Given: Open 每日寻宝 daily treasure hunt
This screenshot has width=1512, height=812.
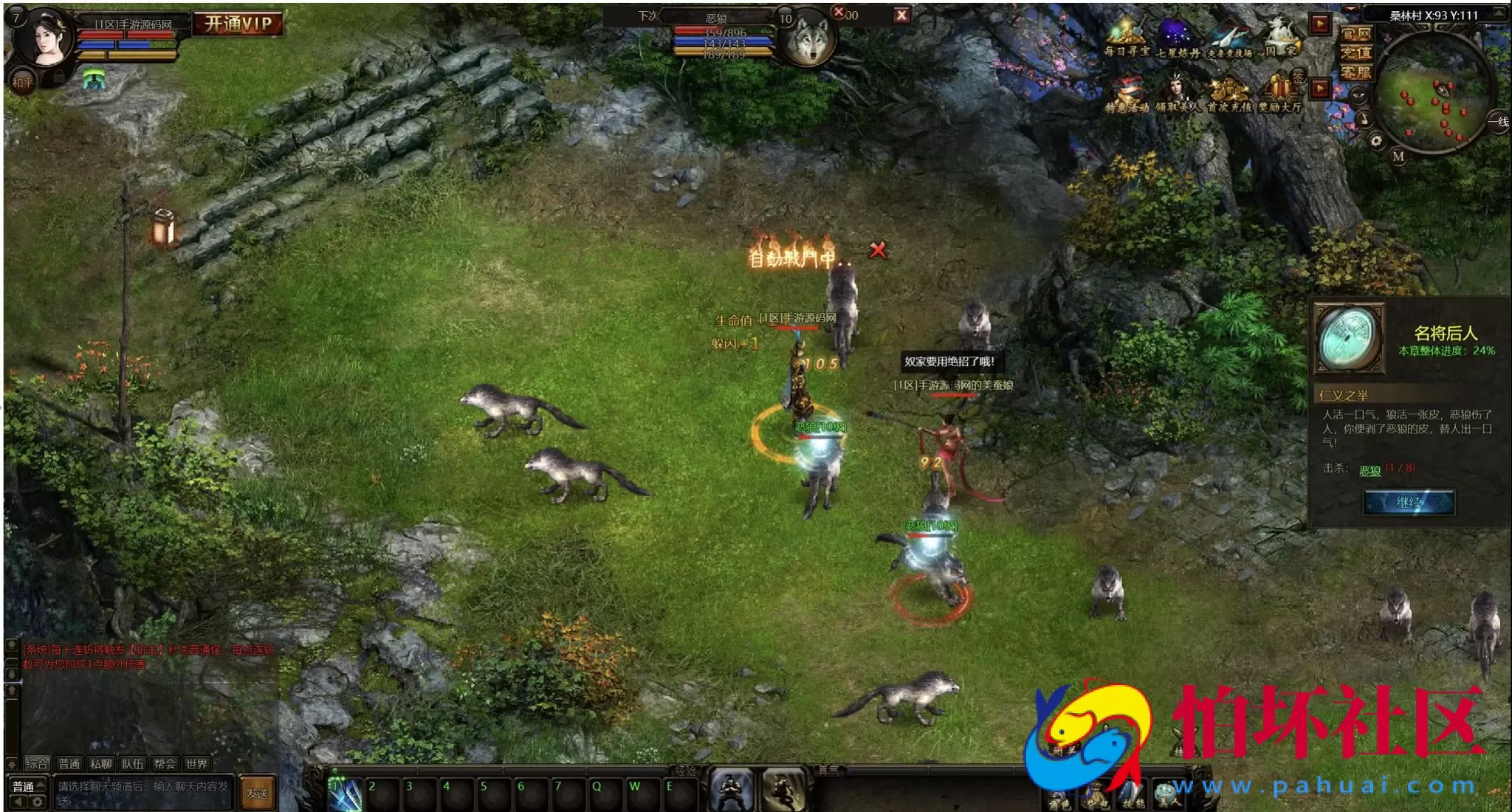Looking at the screenshot, I should [x=1126, y=35].
